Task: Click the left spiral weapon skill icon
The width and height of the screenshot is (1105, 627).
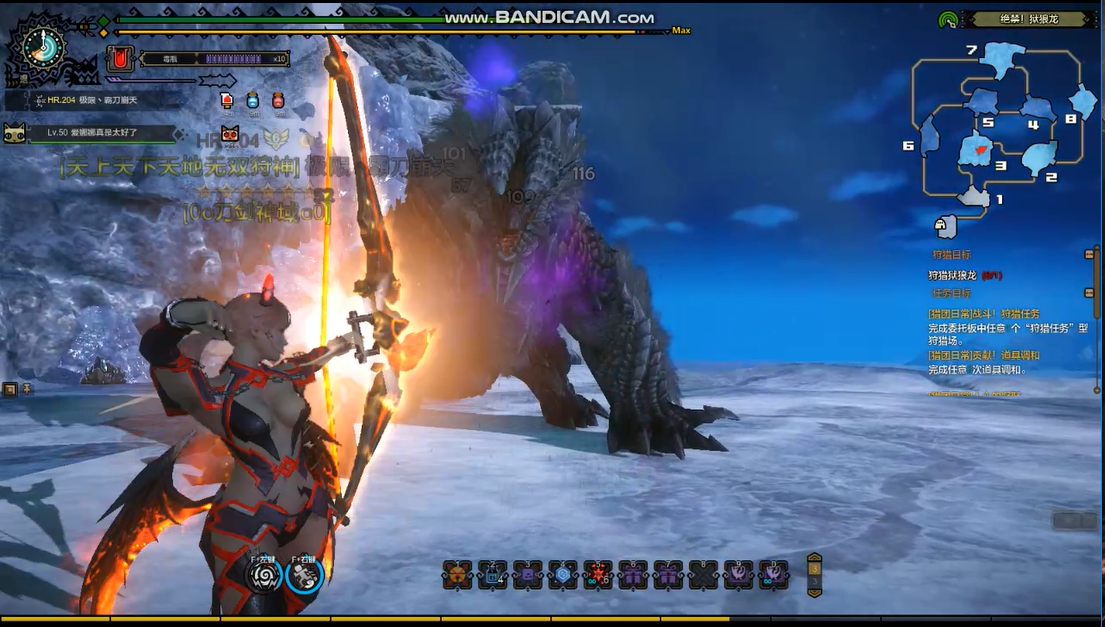Action: [265, 575]
